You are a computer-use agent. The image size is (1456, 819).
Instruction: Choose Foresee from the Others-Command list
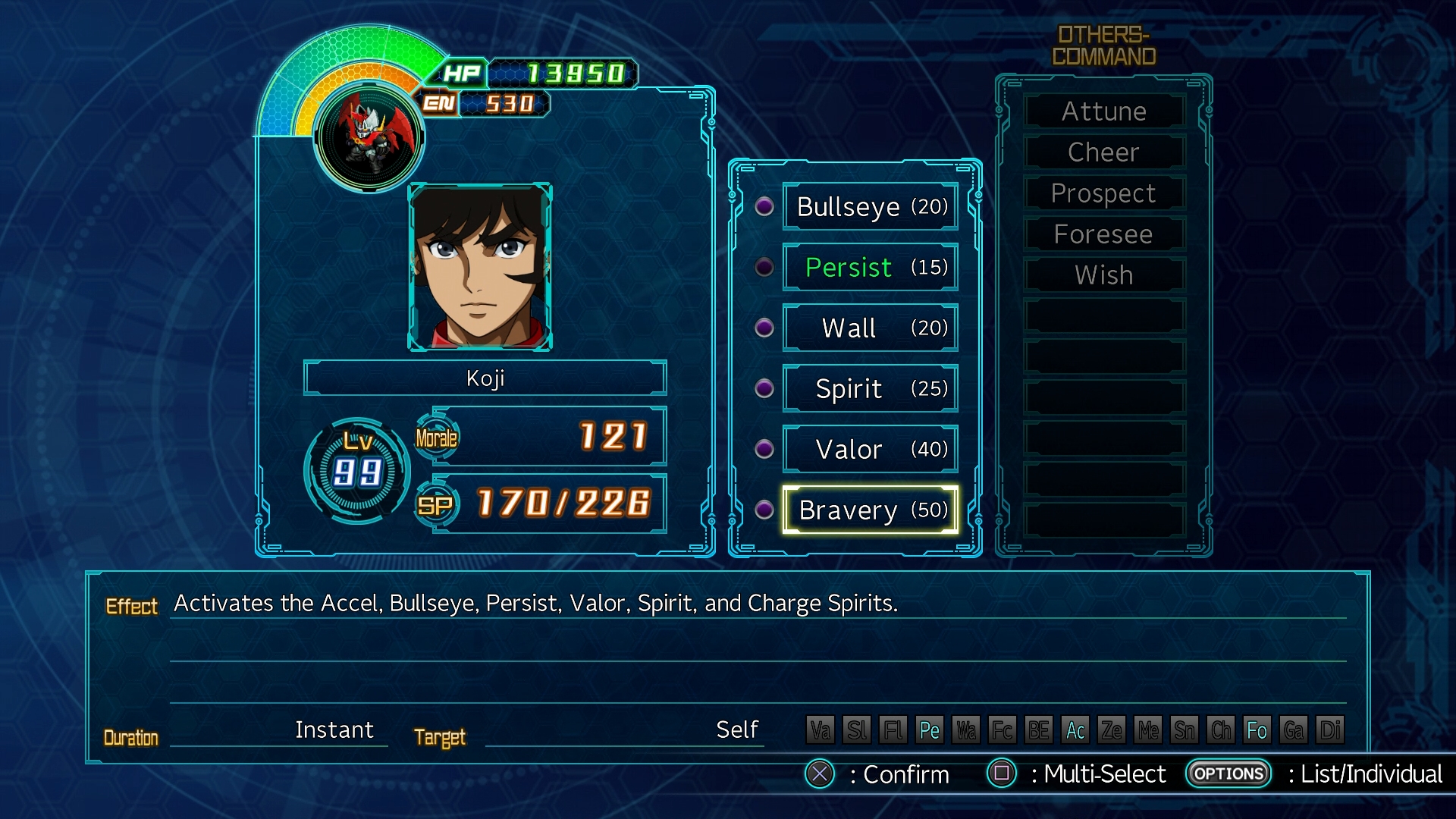pos(1103,234)
